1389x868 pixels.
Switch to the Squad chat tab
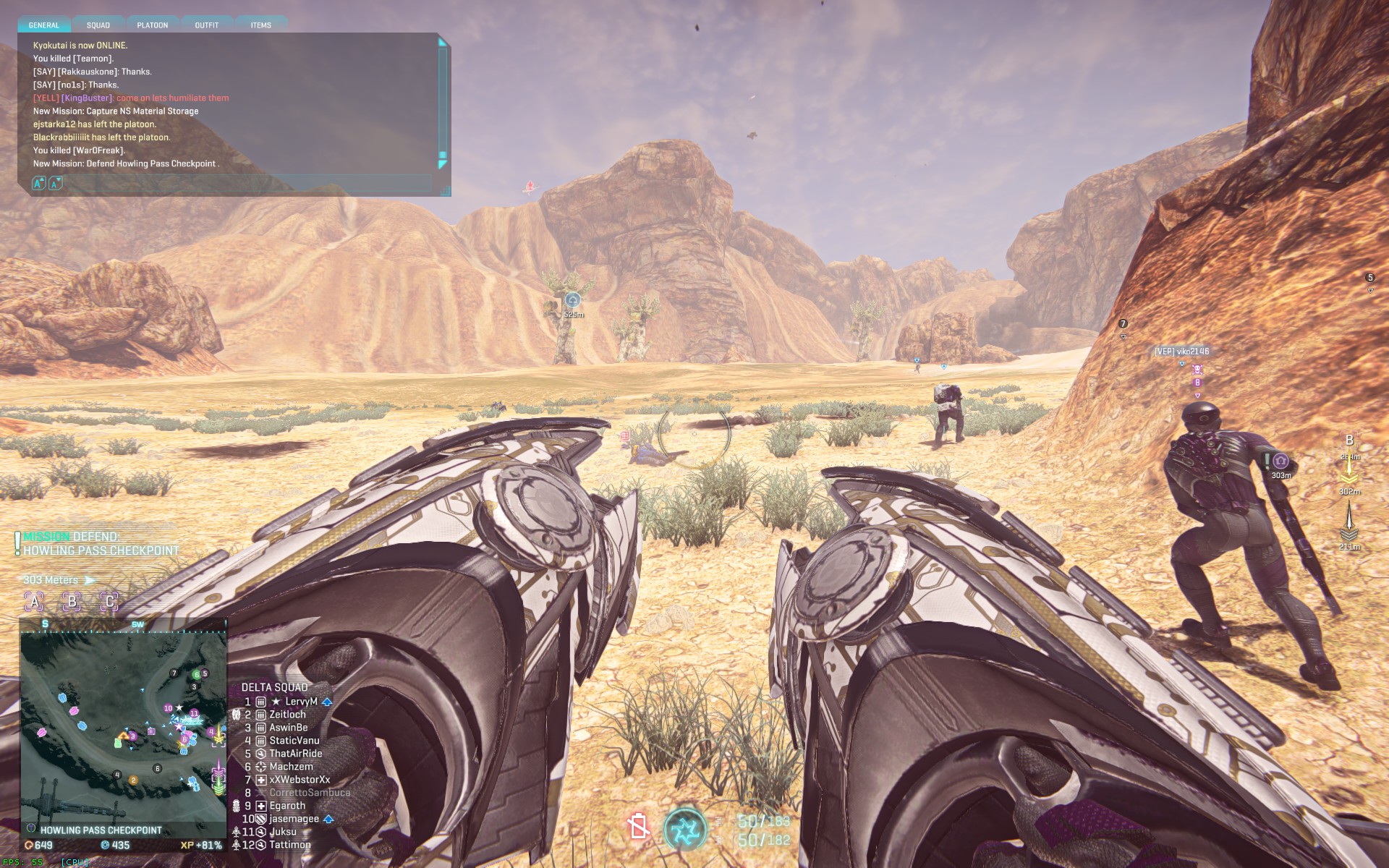point(98,25)
